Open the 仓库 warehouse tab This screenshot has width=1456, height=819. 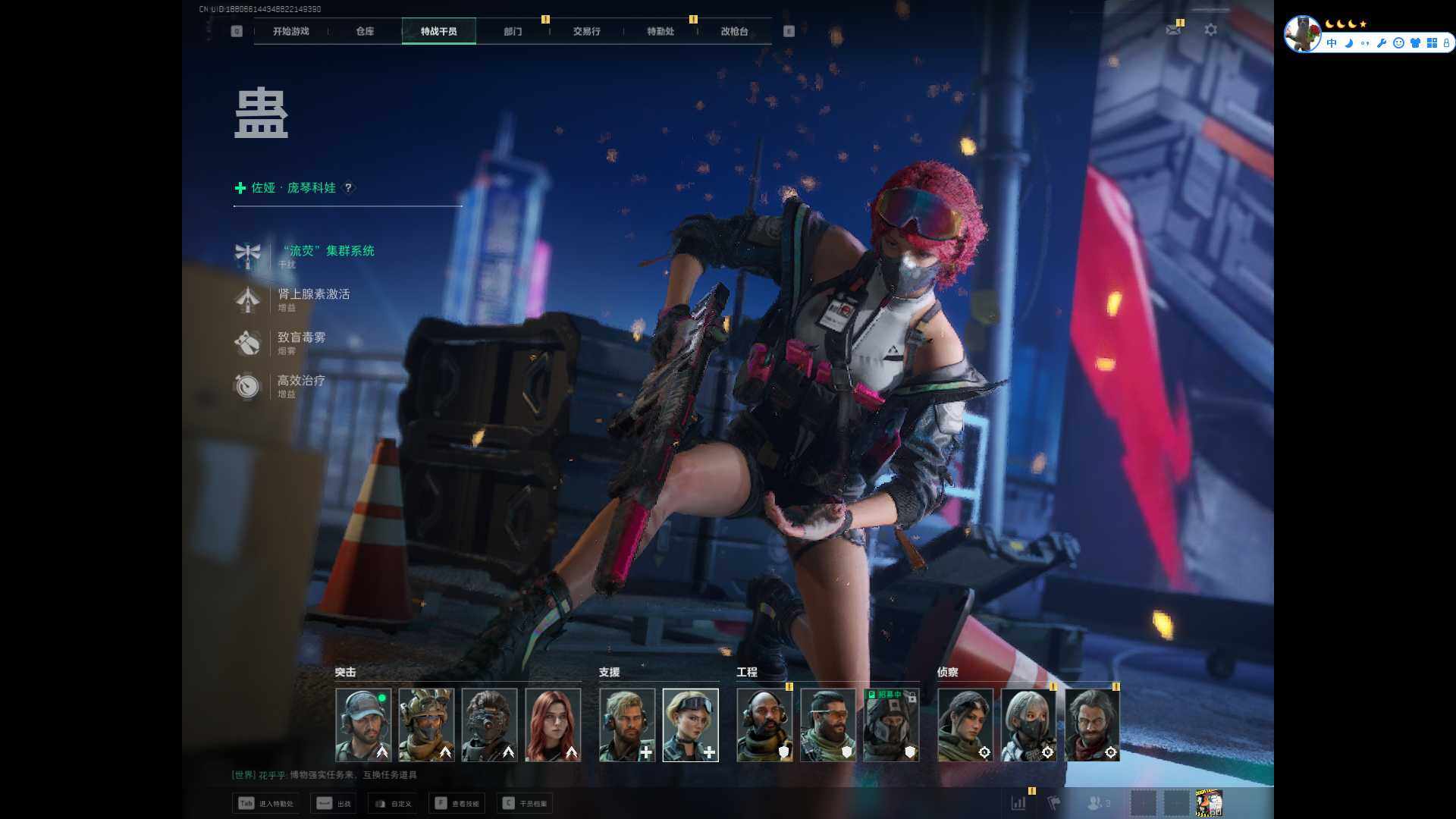point(365,31)
